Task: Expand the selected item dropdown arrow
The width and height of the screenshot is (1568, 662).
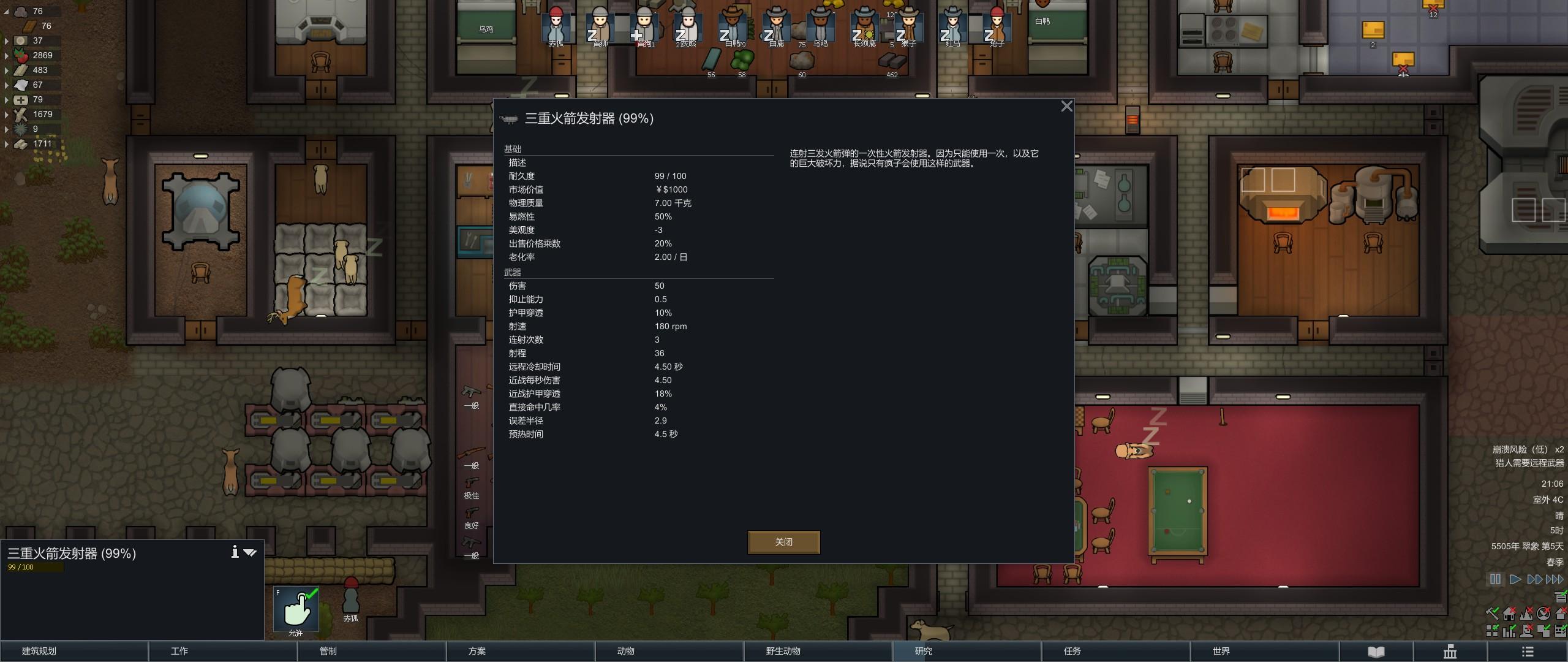Action: coord(251,552)
